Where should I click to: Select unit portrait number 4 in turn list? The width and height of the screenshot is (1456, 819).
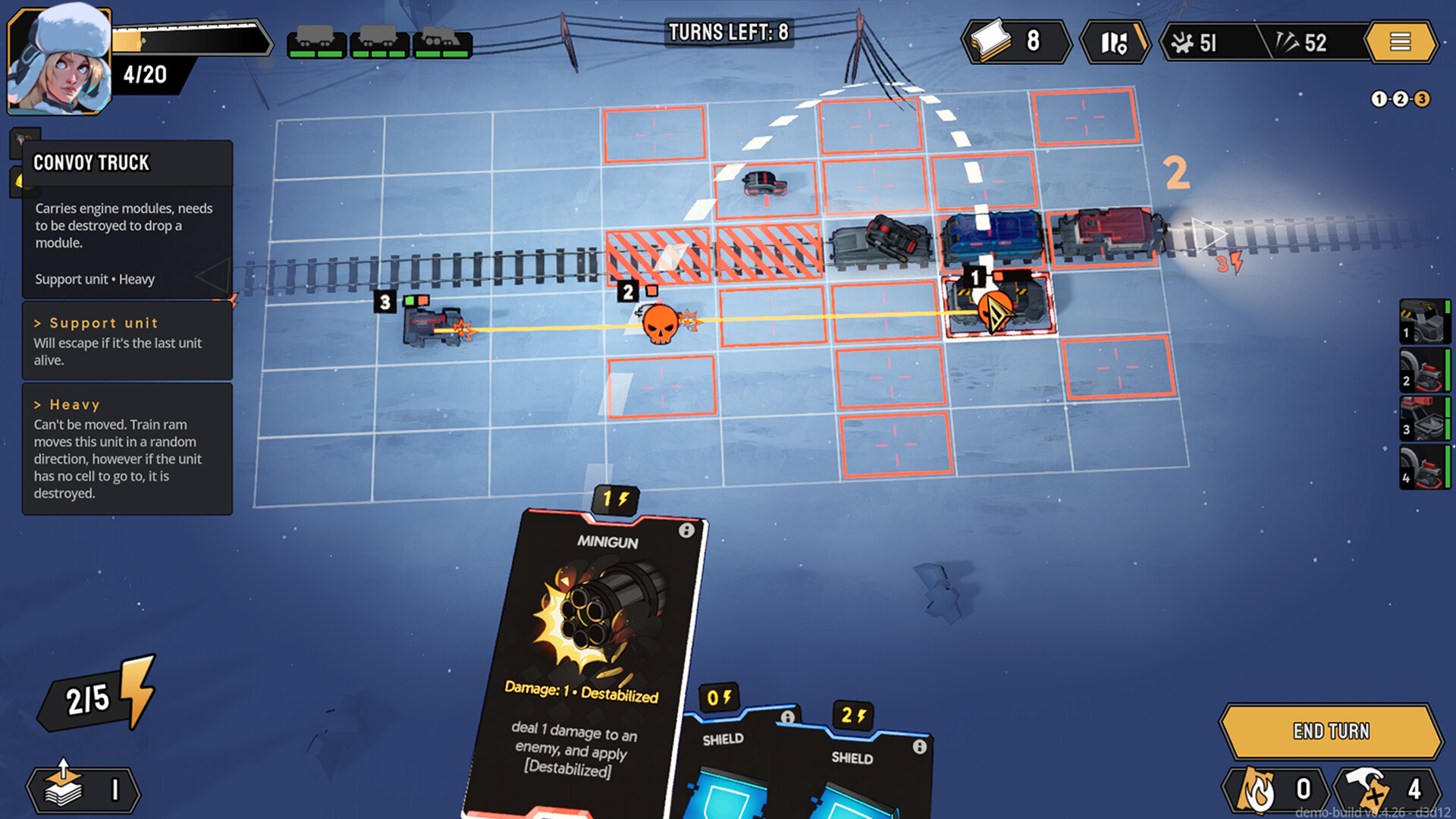(x=1424, y=467)
